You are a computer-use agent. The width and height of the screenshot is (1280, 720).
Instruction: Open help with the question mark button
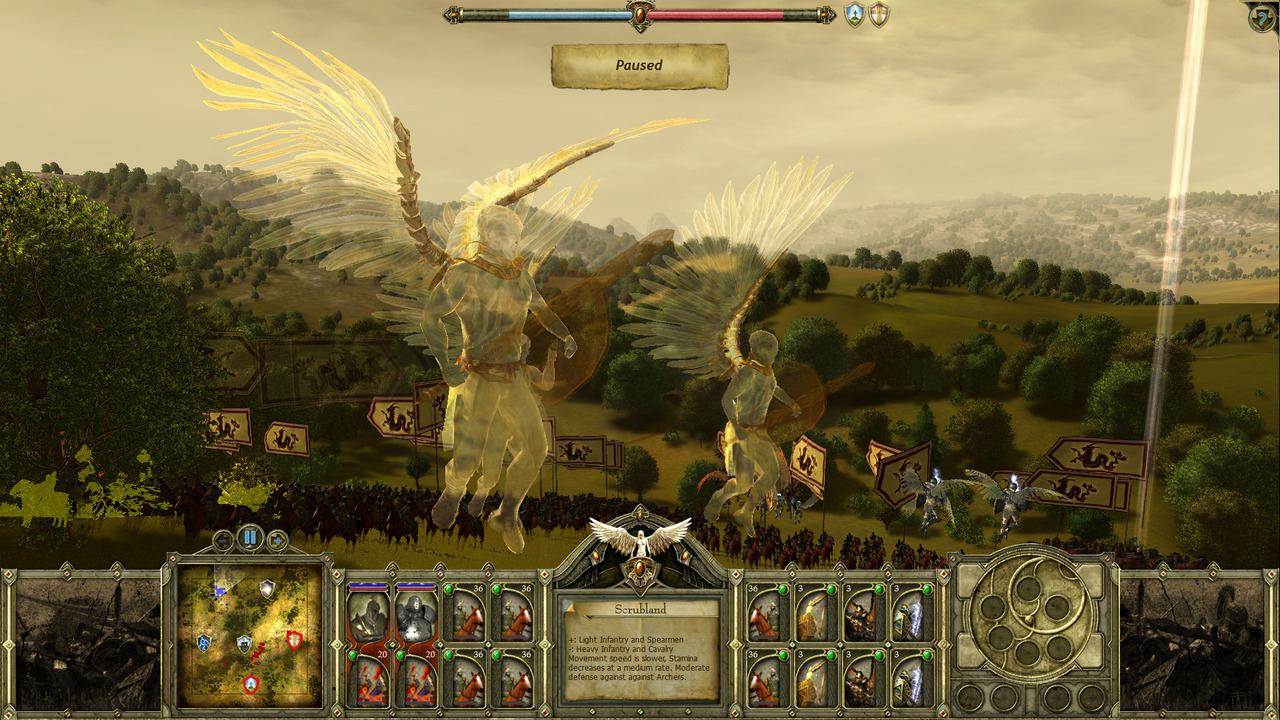pos(1262,17)
